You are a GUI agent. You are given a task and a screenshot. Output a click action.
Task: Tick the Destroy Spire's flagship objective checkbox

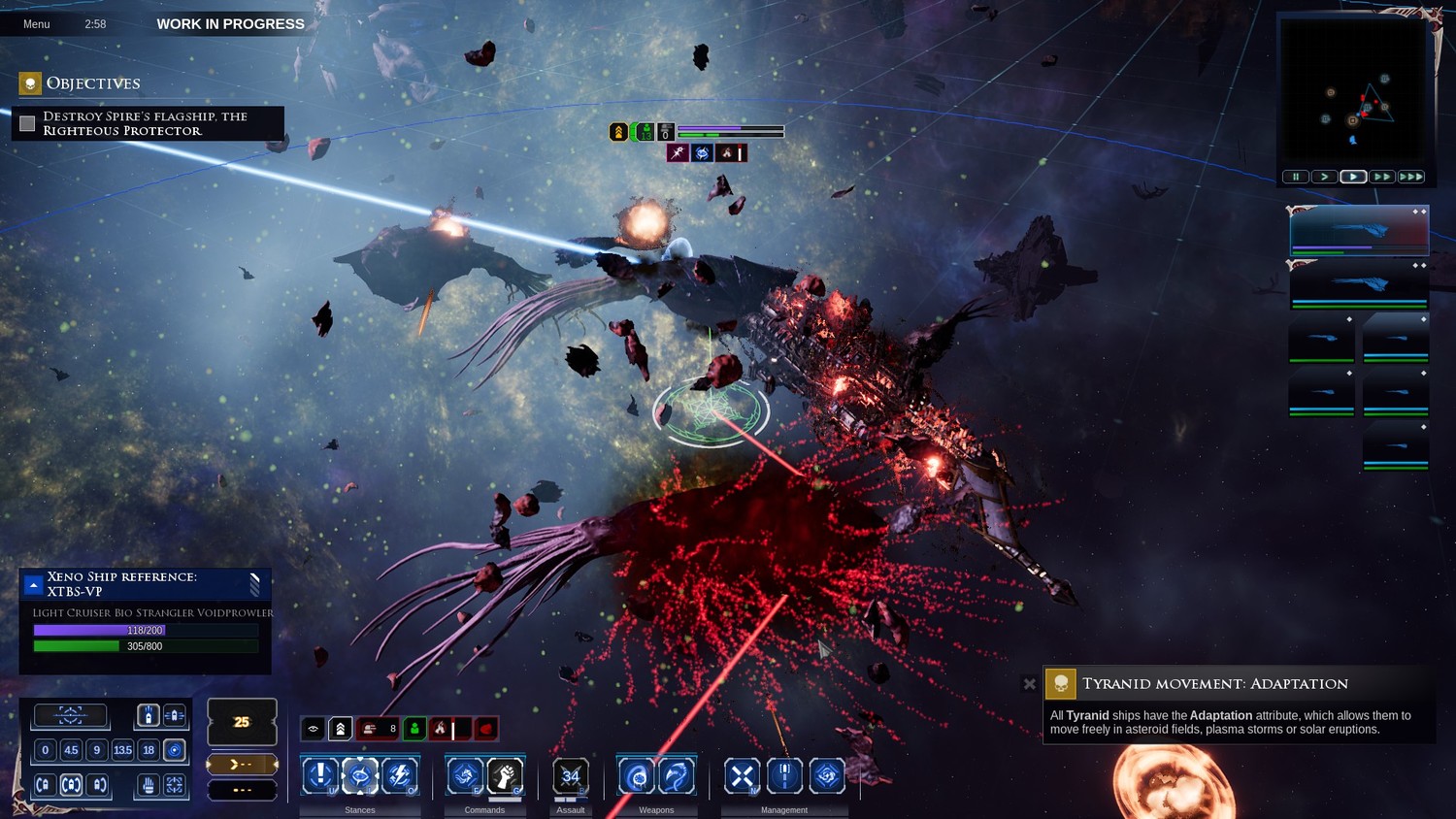tap(27, 123)
